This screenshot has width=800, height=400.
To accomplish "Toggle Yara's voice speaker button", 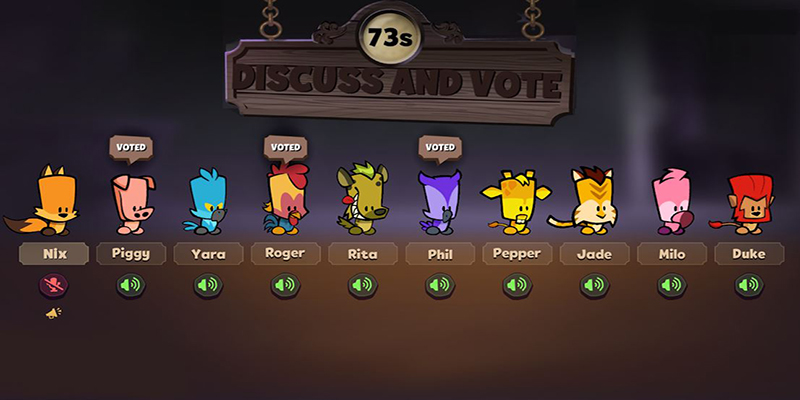I will tap(209, 286).
